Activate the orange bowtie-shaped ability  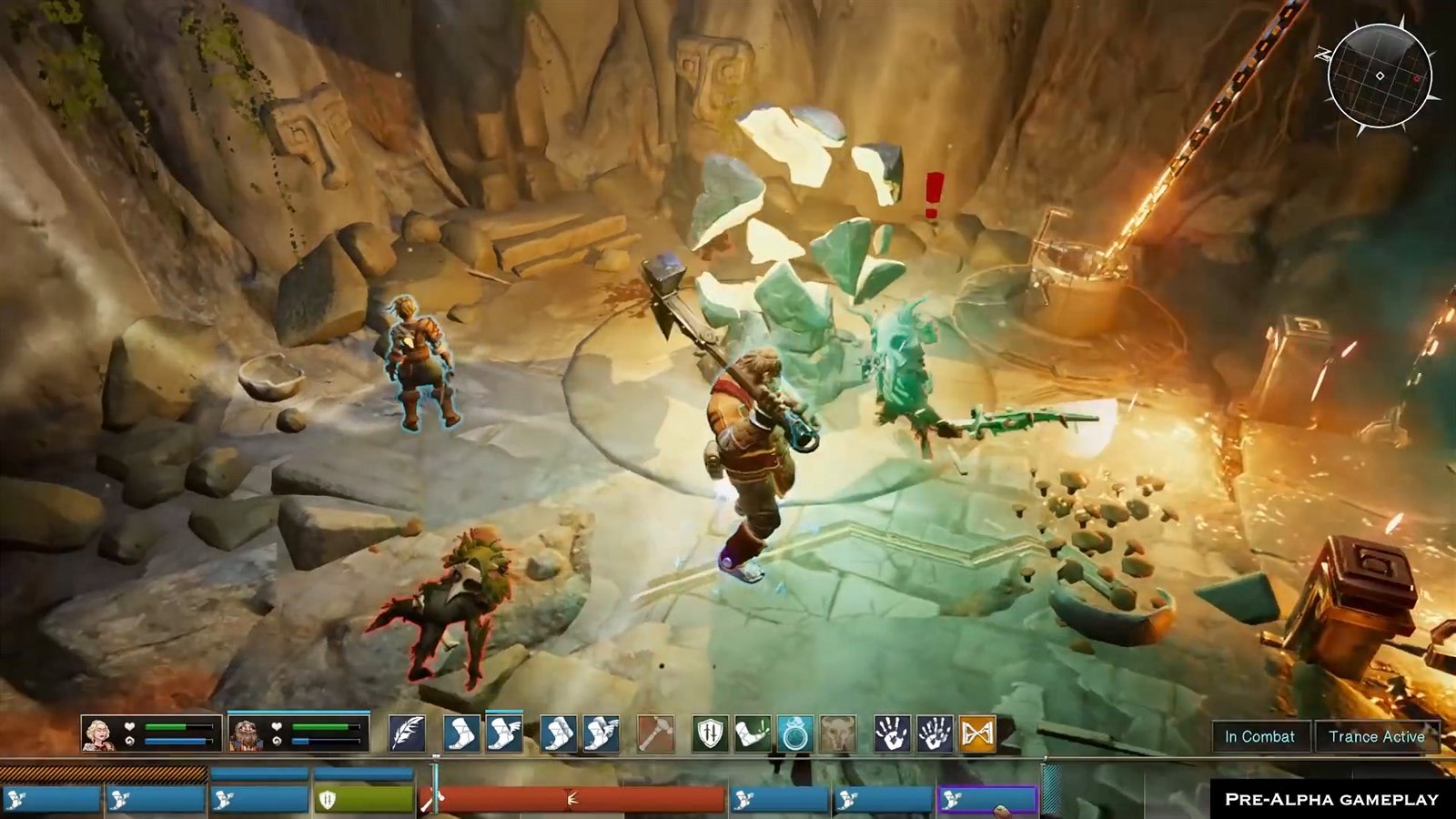pyautogui.click(x=976, y=733)
